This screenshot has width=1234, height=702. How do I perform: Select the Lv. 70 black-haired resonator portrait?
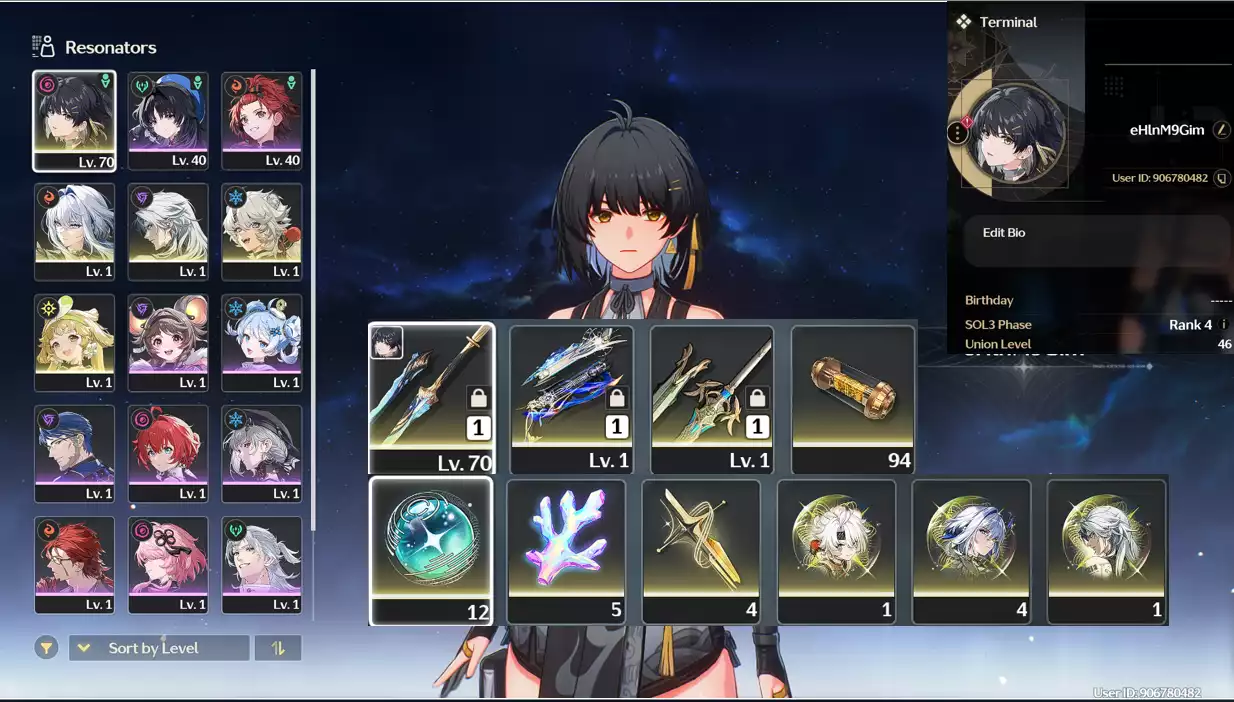point(74,120)
